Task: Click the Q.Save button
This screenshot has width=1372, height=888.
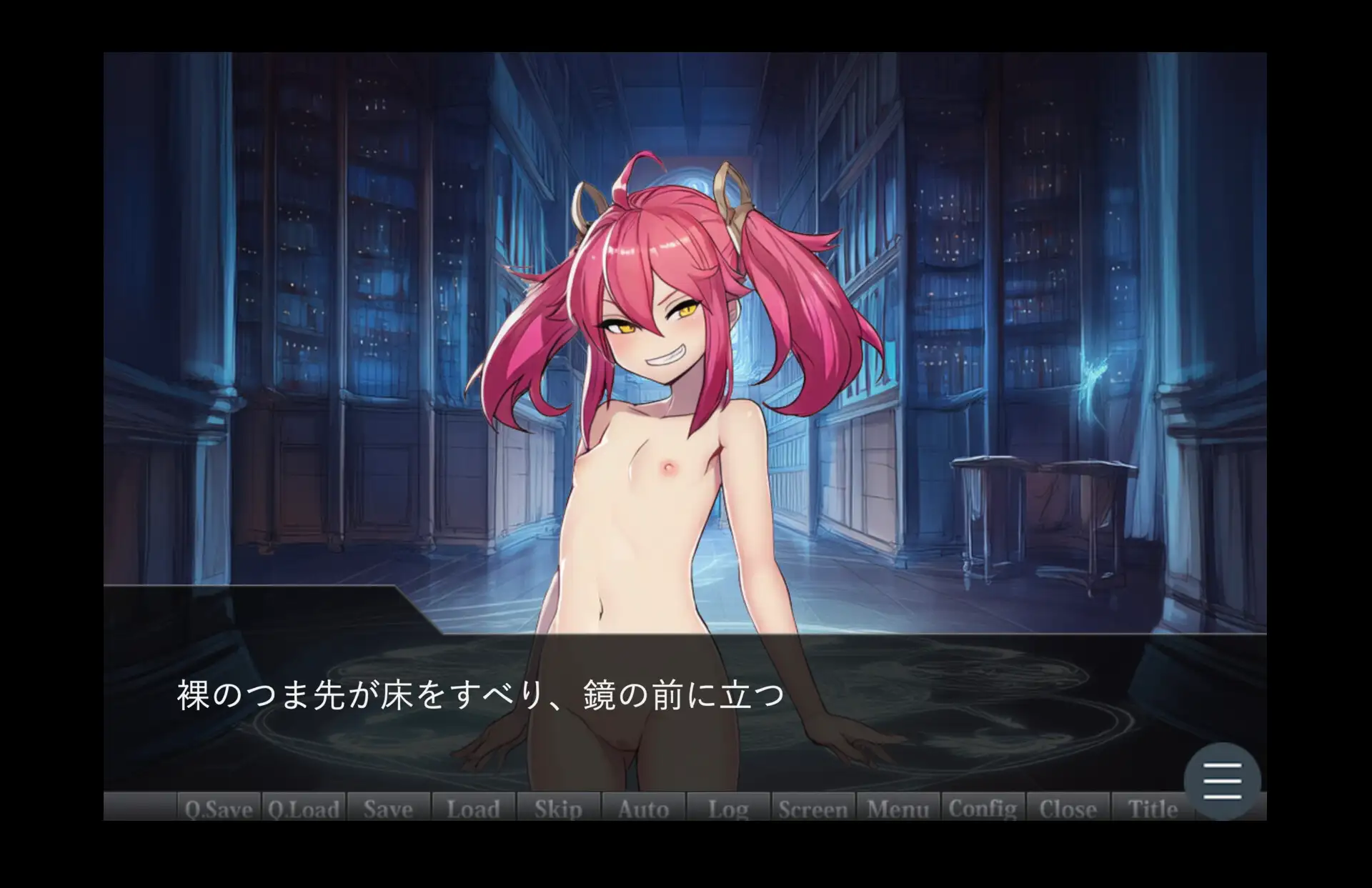Action: coord(219,808)
